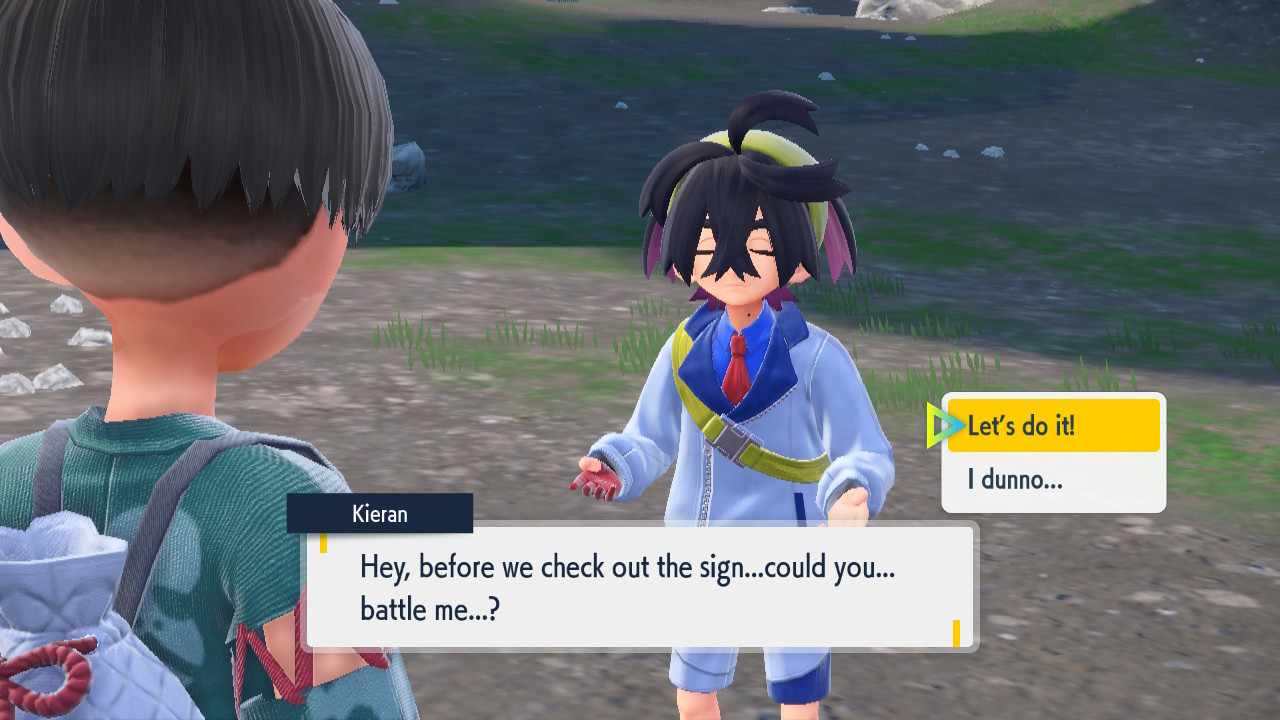The width and height of the screenshot is (1280, 720).
Task: Choose the "Let's do it!" reply
Action: [x=1052, y=426]
